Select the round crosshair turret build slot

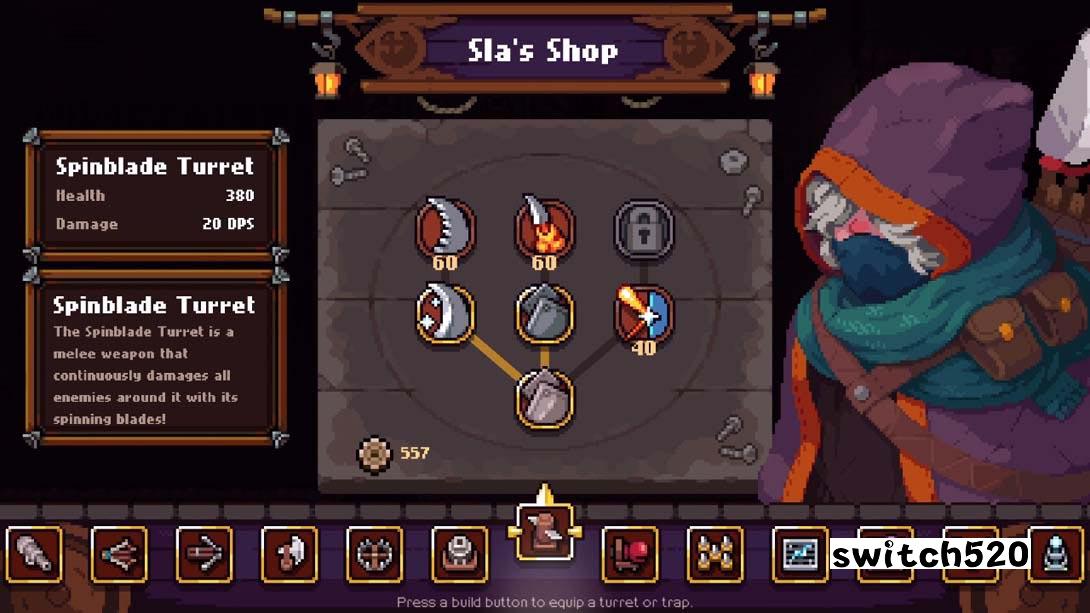(x=375, y=554)
